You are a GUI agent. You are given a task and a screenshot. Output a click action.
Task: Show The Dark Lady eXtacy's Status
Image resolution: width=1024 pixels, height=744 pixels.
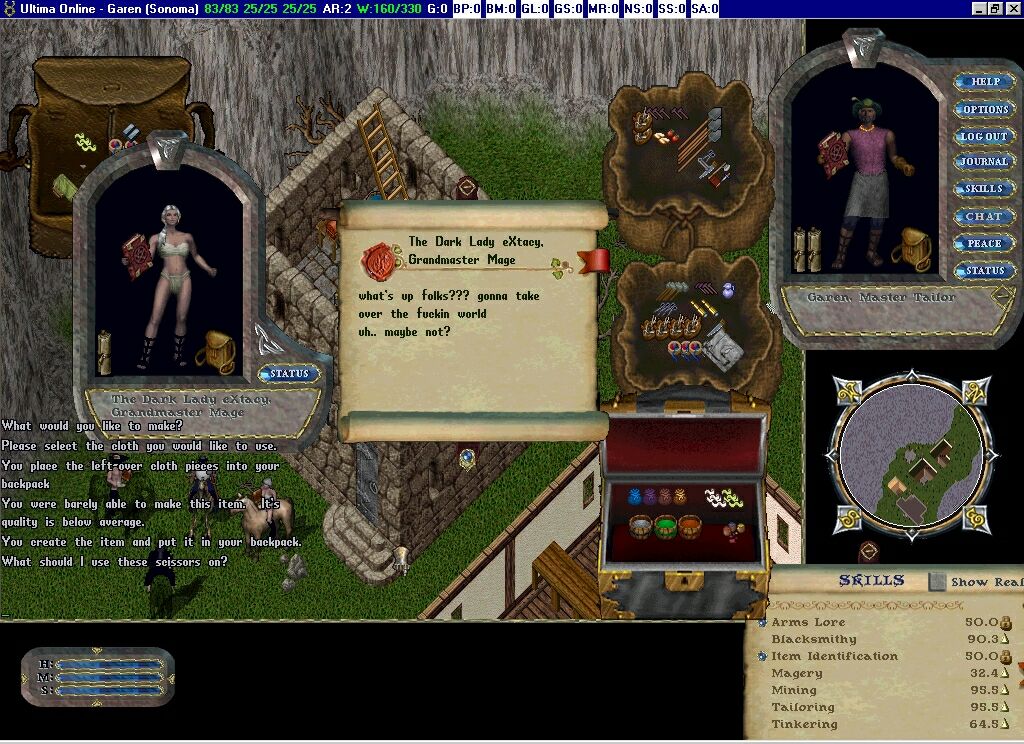coord(290,374)
